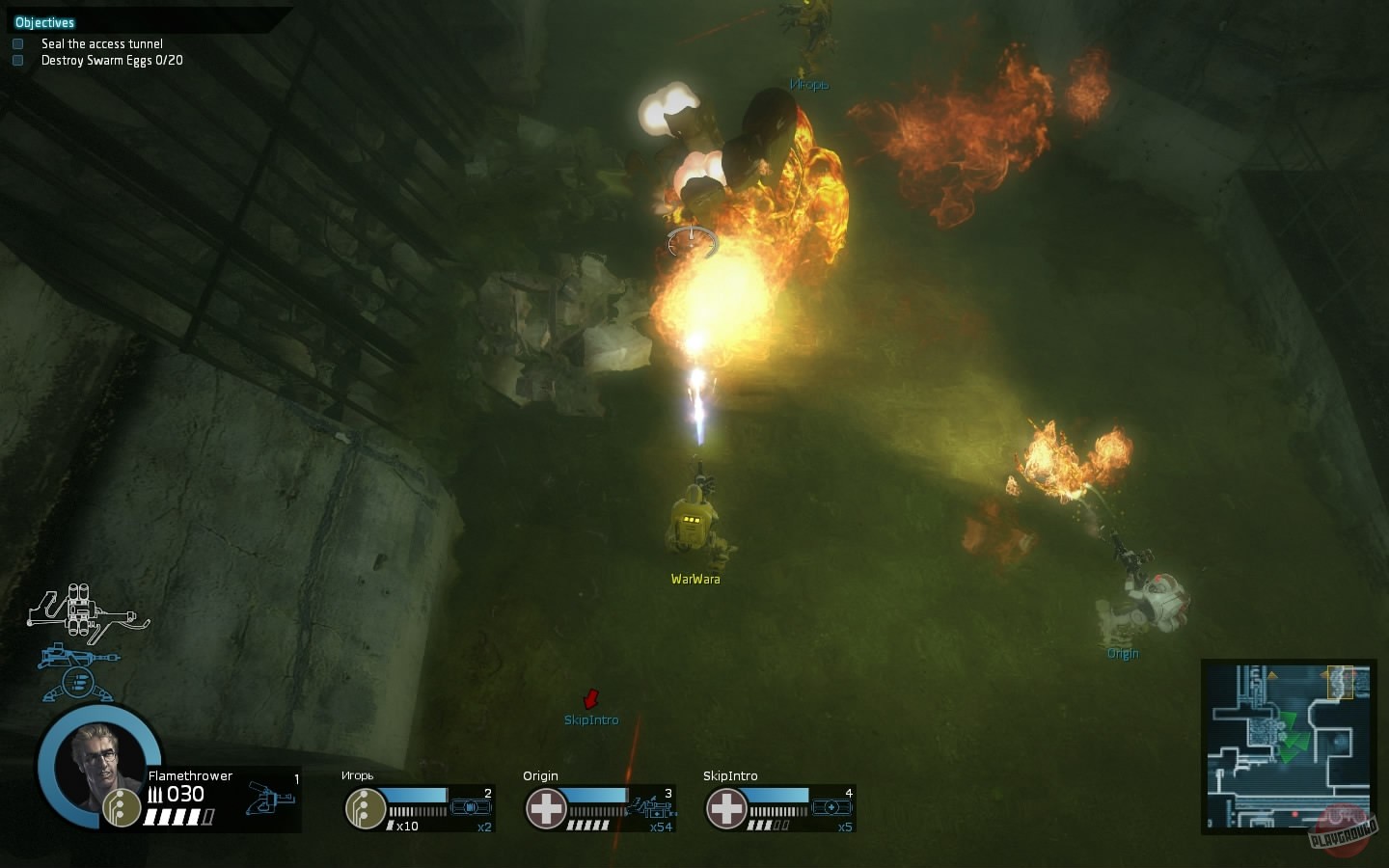1389x868 pixels.
Task: Check off the Seal the access tunnel objective
Action: [17, 42]
